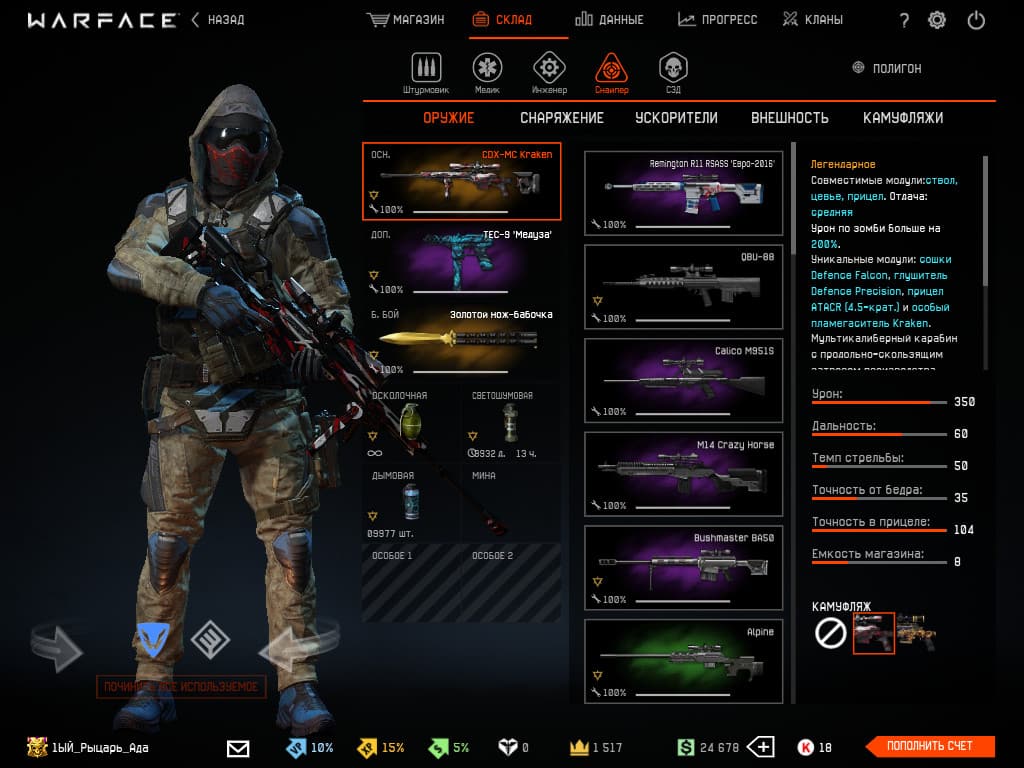Pick the QBU-88 rifle from the list
1024x768 pixels.
(x=683, y=285)
